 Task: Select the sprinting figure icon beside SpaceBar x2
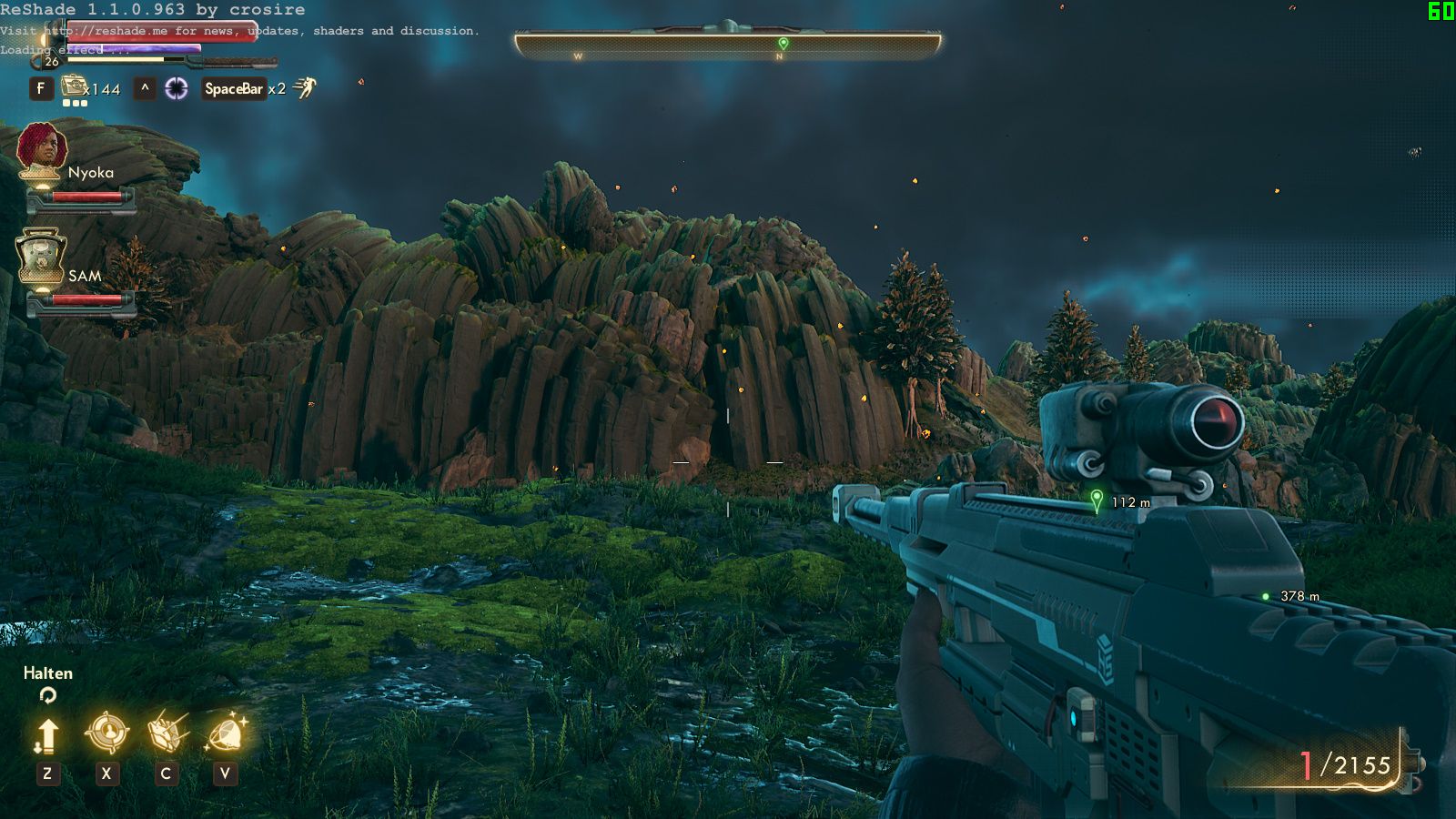(x=307, y=88)
